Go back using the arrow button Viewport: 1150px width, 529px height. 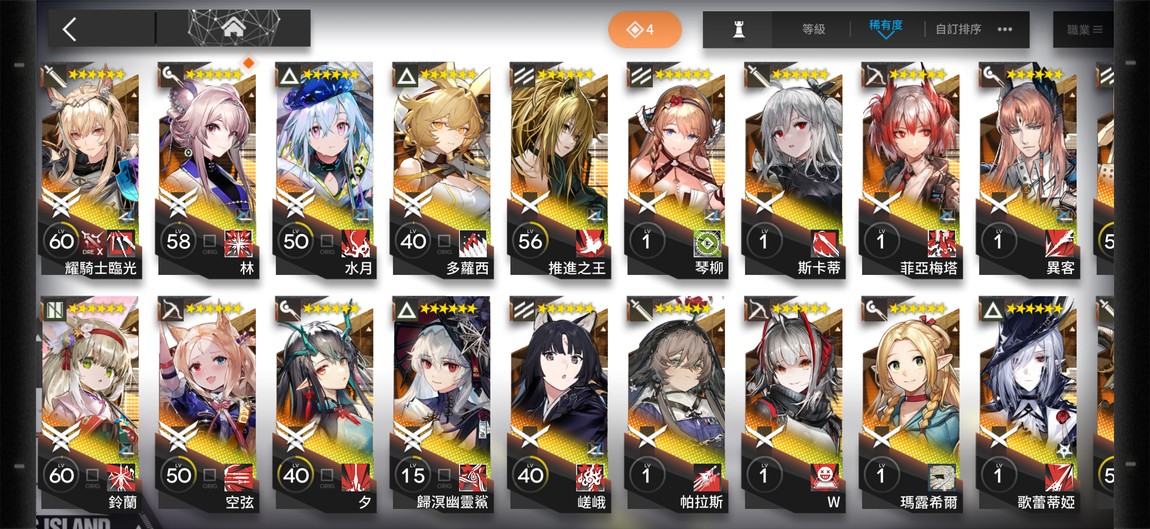pos(69,29)
